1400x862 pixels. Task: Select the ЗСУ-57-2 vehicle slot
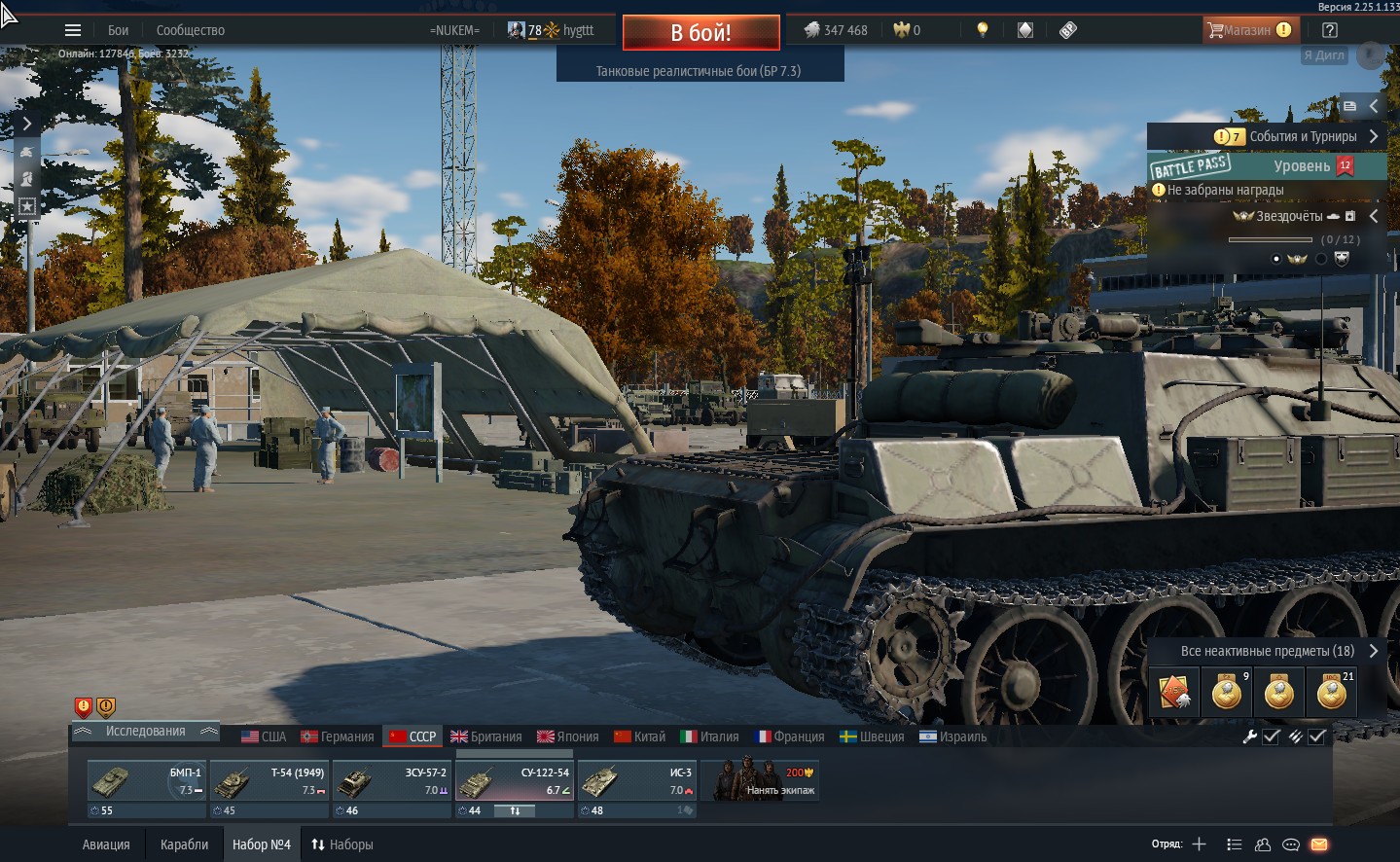pyautogui.click(x=391, y=781)
